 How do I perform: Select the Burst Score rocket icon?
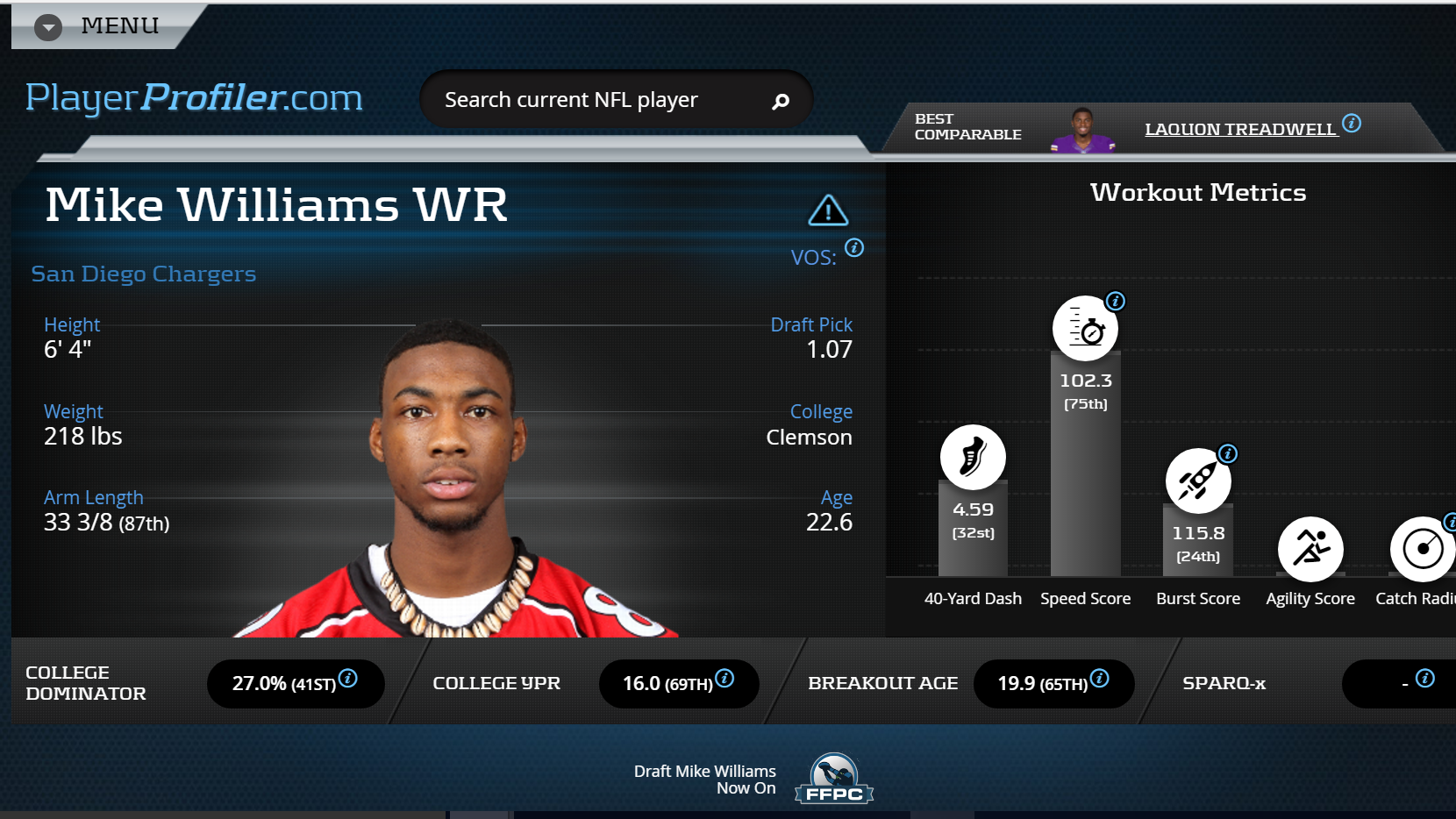(1197, 481)
